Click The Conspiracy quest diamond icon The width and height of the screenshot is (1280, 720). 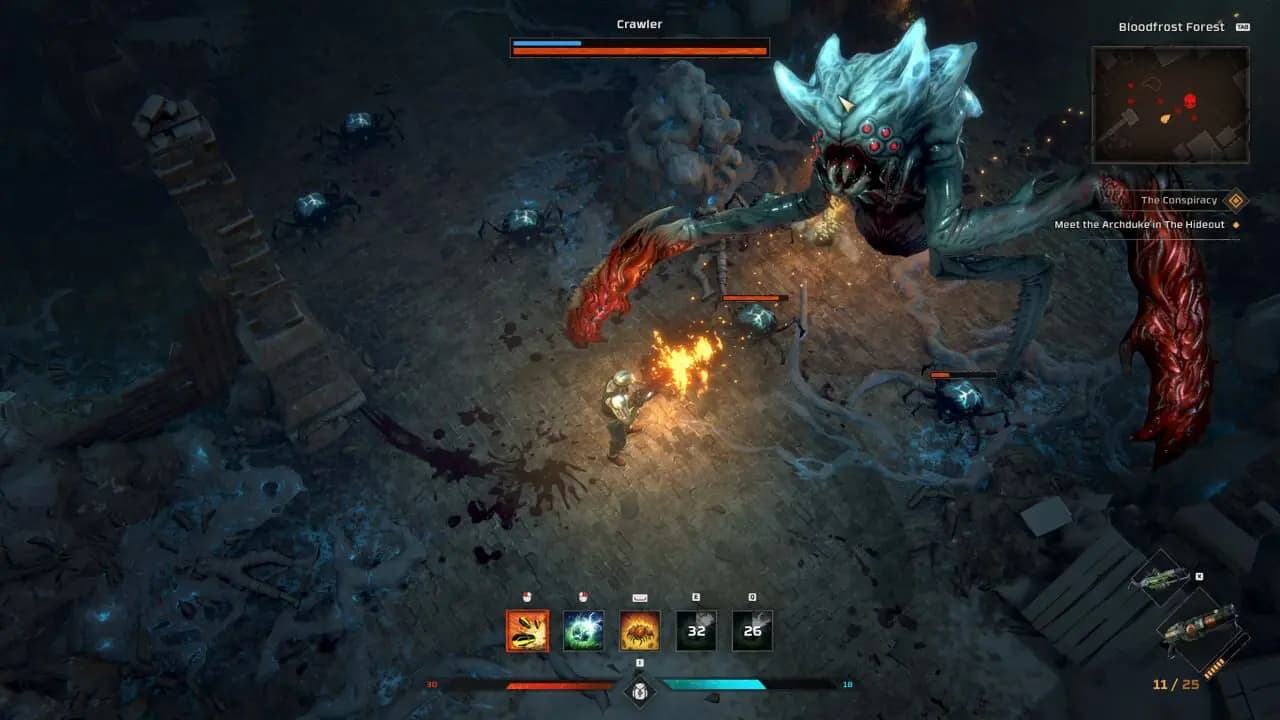[x=1235, y=200]
